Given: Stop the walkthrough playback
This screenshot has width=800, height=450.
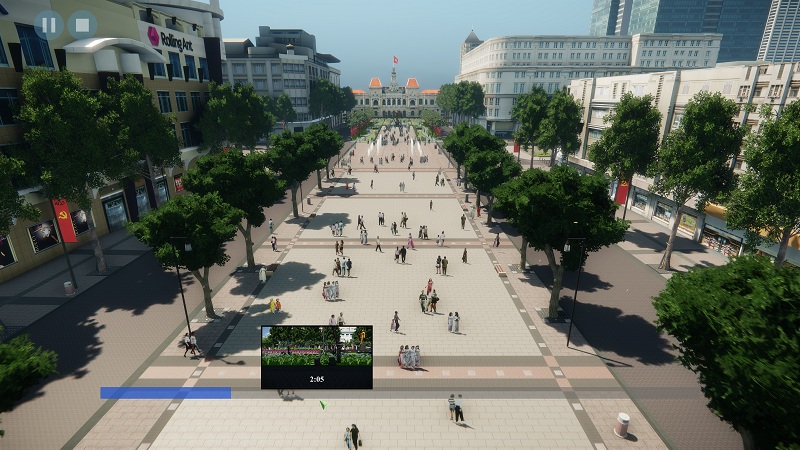Looking at the screenshot, I should pyautogui.click(x=82, y=24).
